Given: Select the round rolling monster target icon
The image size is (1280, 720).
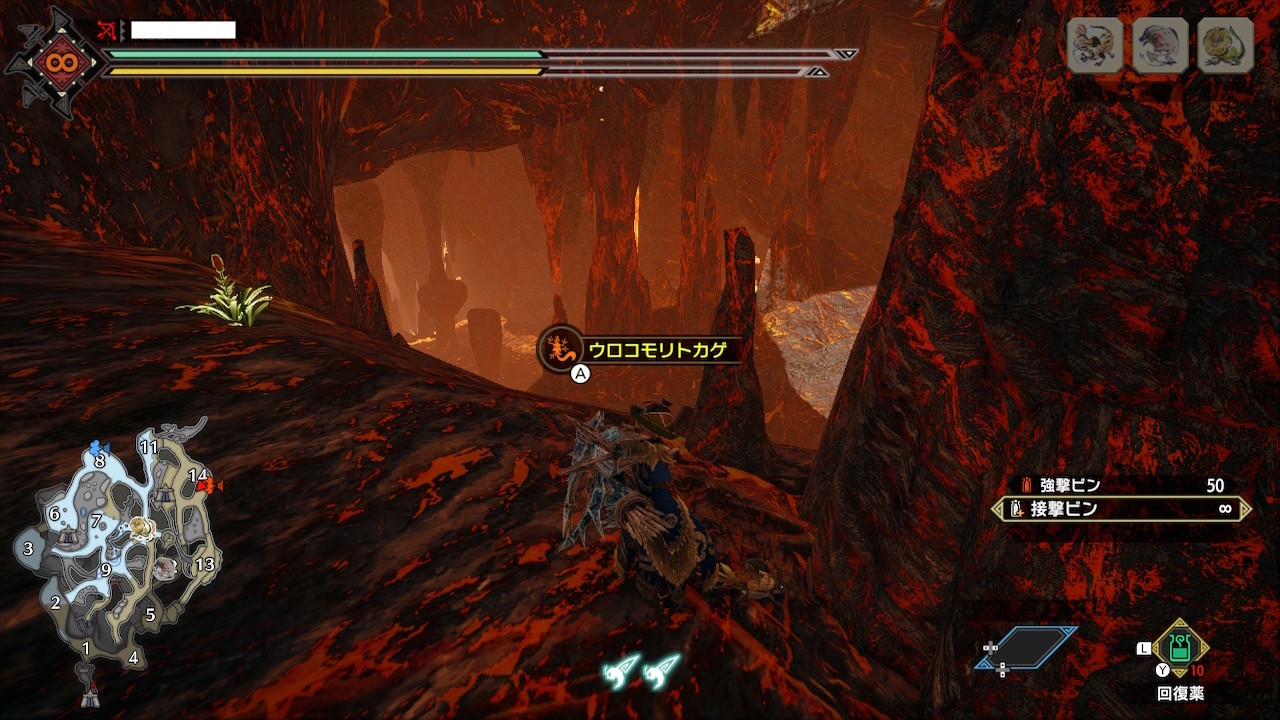Looking at the screenshot, I should pos(1160,45).
